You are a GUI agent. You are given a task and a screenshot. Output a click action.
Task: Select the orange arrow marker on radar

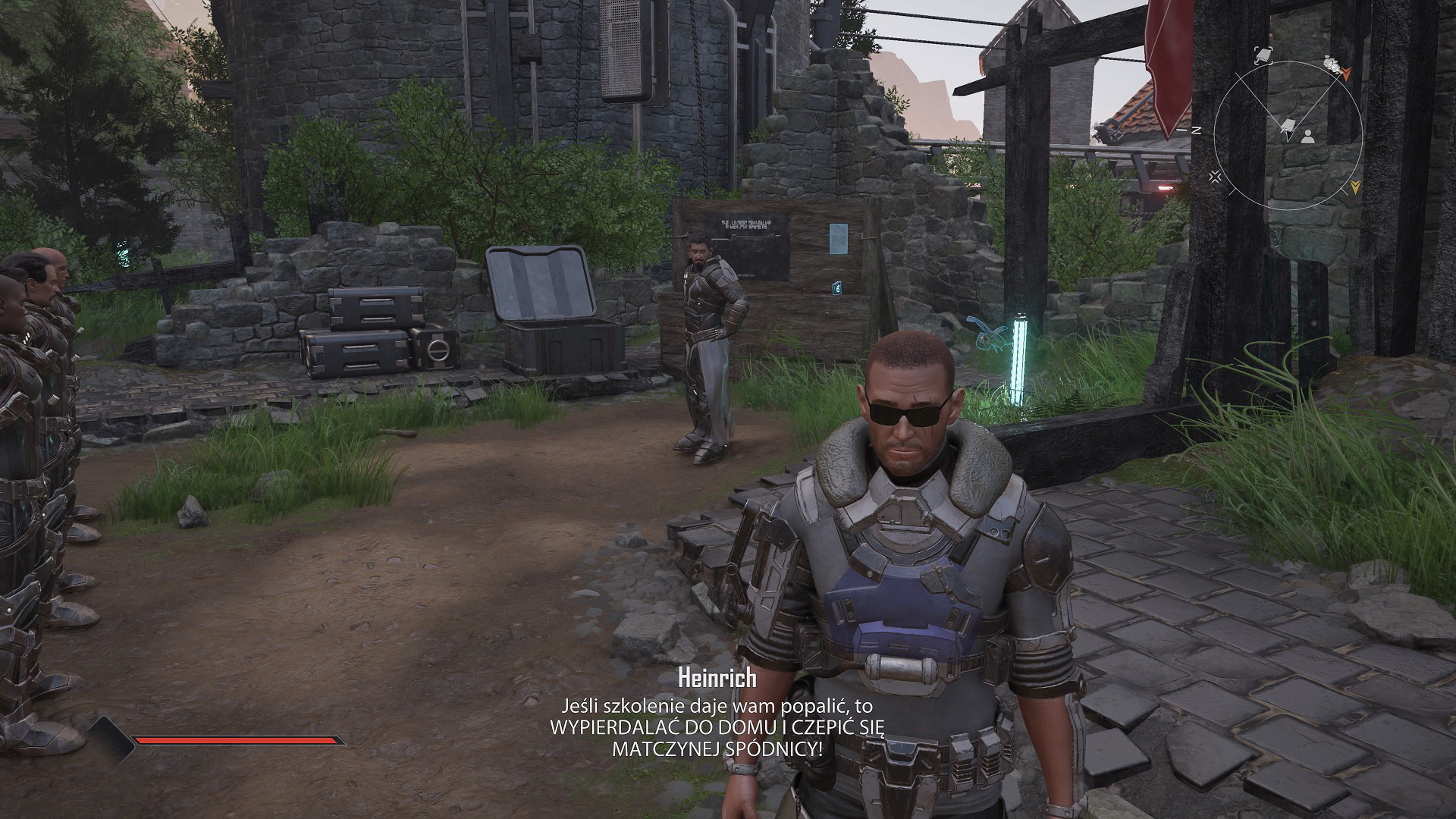1346,74
